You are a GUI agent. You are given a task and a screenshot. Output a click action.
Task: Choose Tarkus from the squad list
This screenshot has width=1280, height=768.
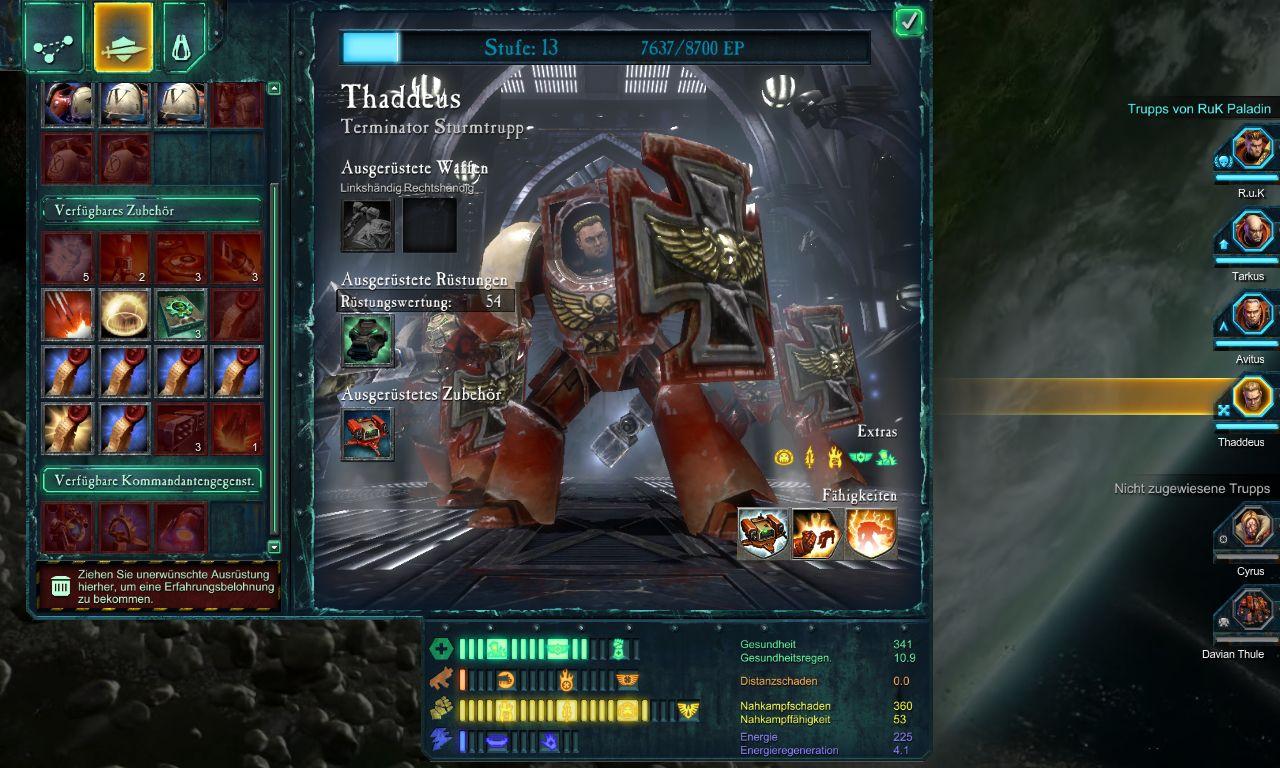[x=1252, y=234]
